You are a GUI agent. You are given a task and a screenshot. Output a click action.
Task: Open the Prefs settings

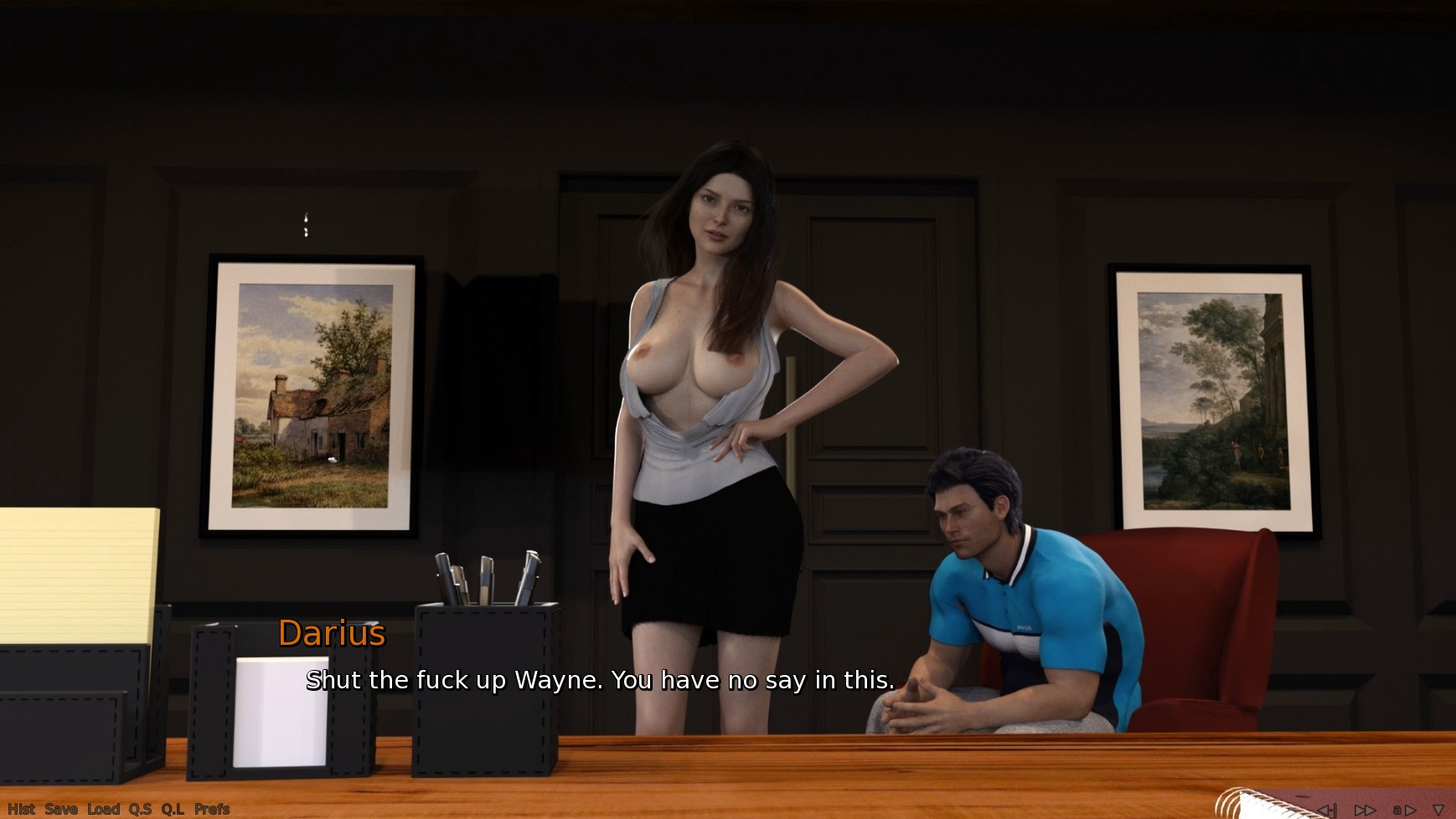(x=212, y=809)
